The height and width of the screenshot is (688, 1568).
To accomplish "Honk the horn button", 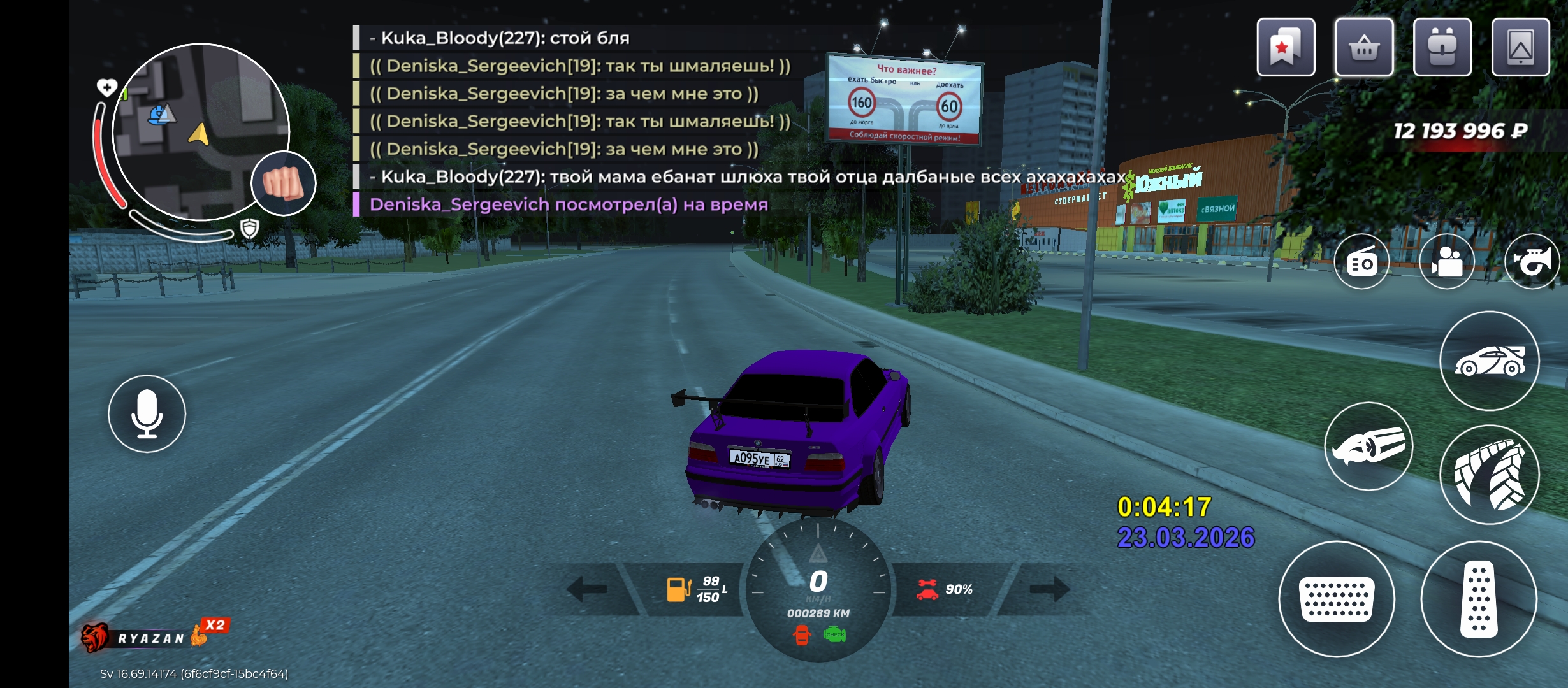I will (x=1532, y=262).
